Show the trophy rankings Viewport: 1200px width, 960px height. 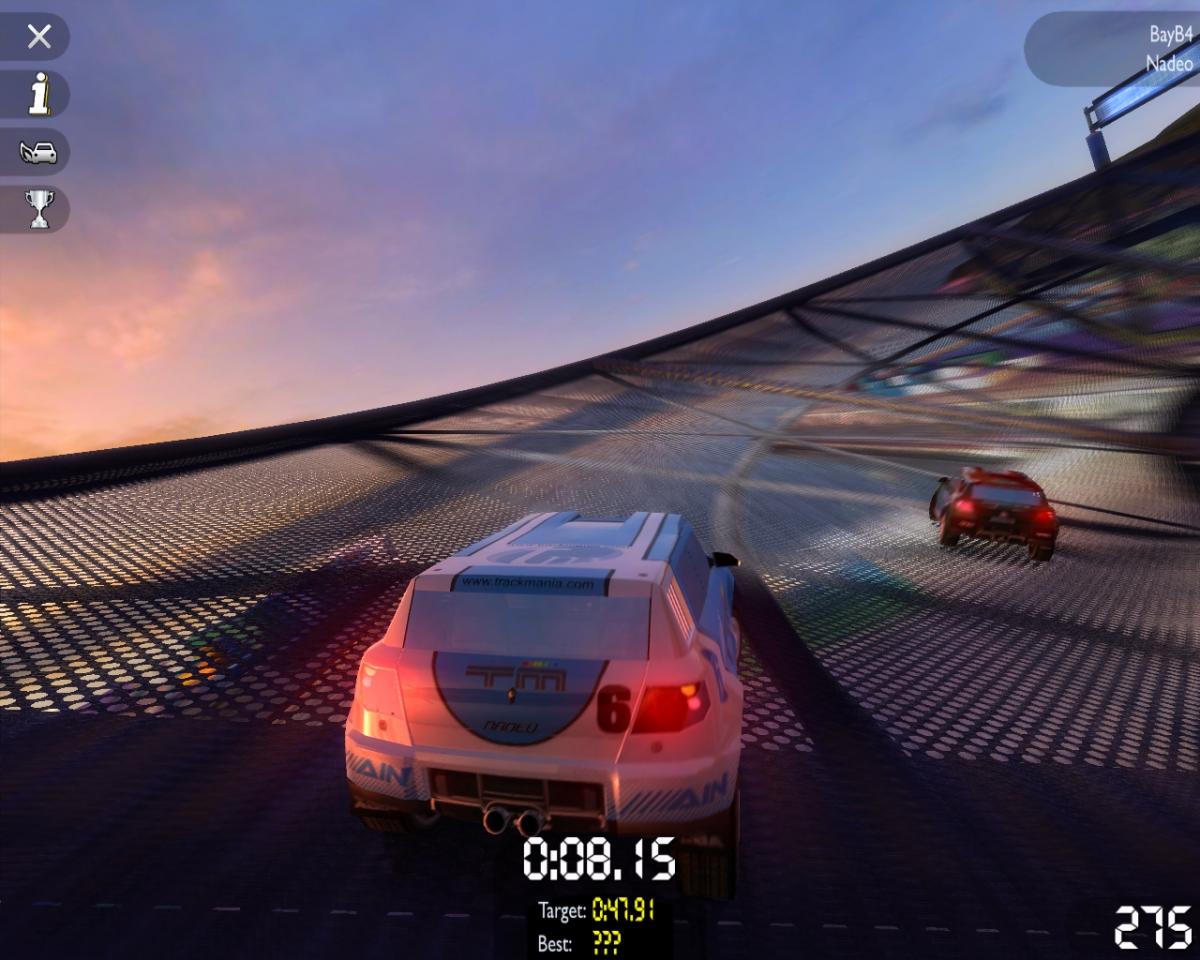[x=38, y=209]
